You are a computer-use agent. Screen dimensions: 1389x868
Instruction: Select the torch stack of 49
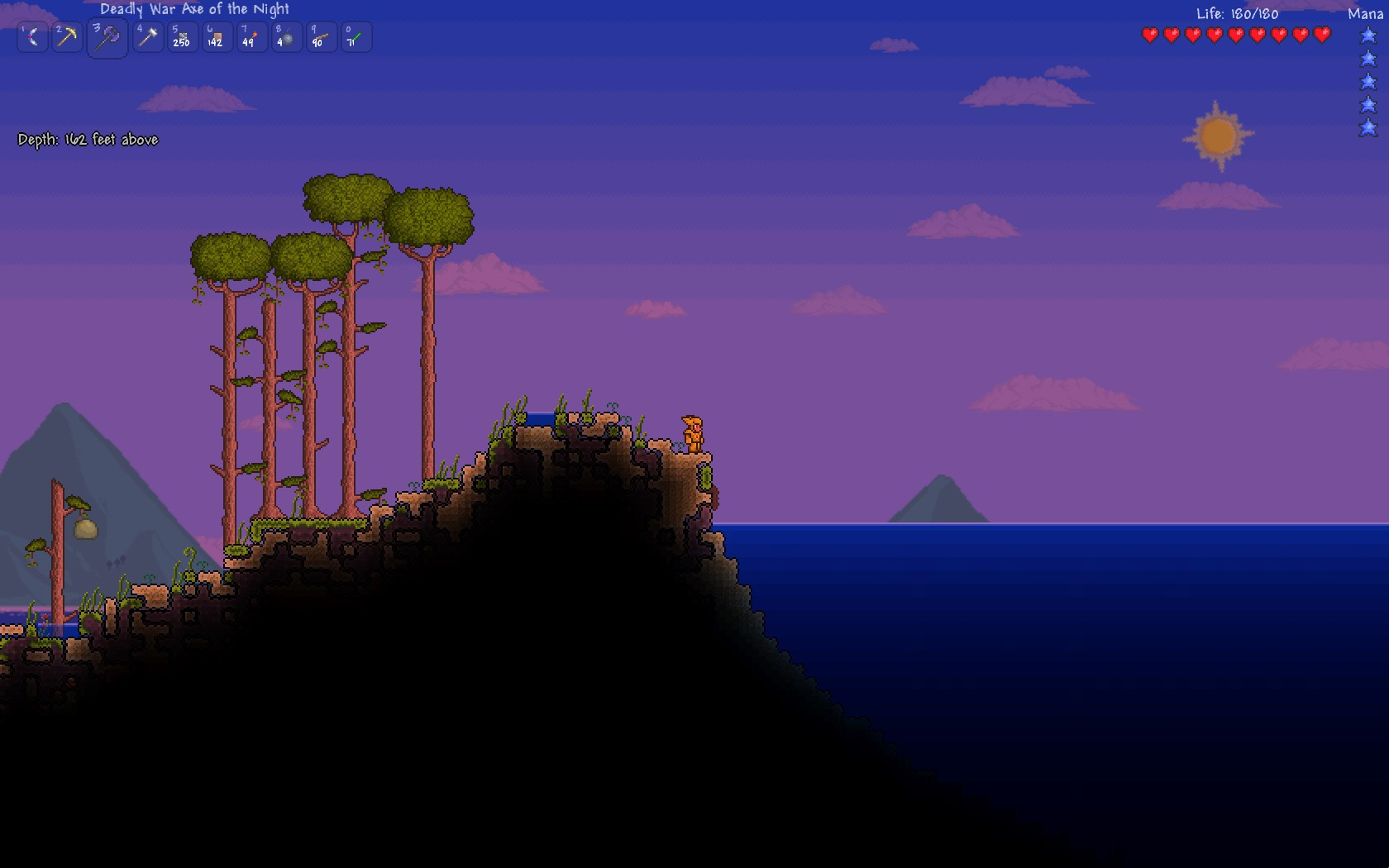tap(251, 37)
